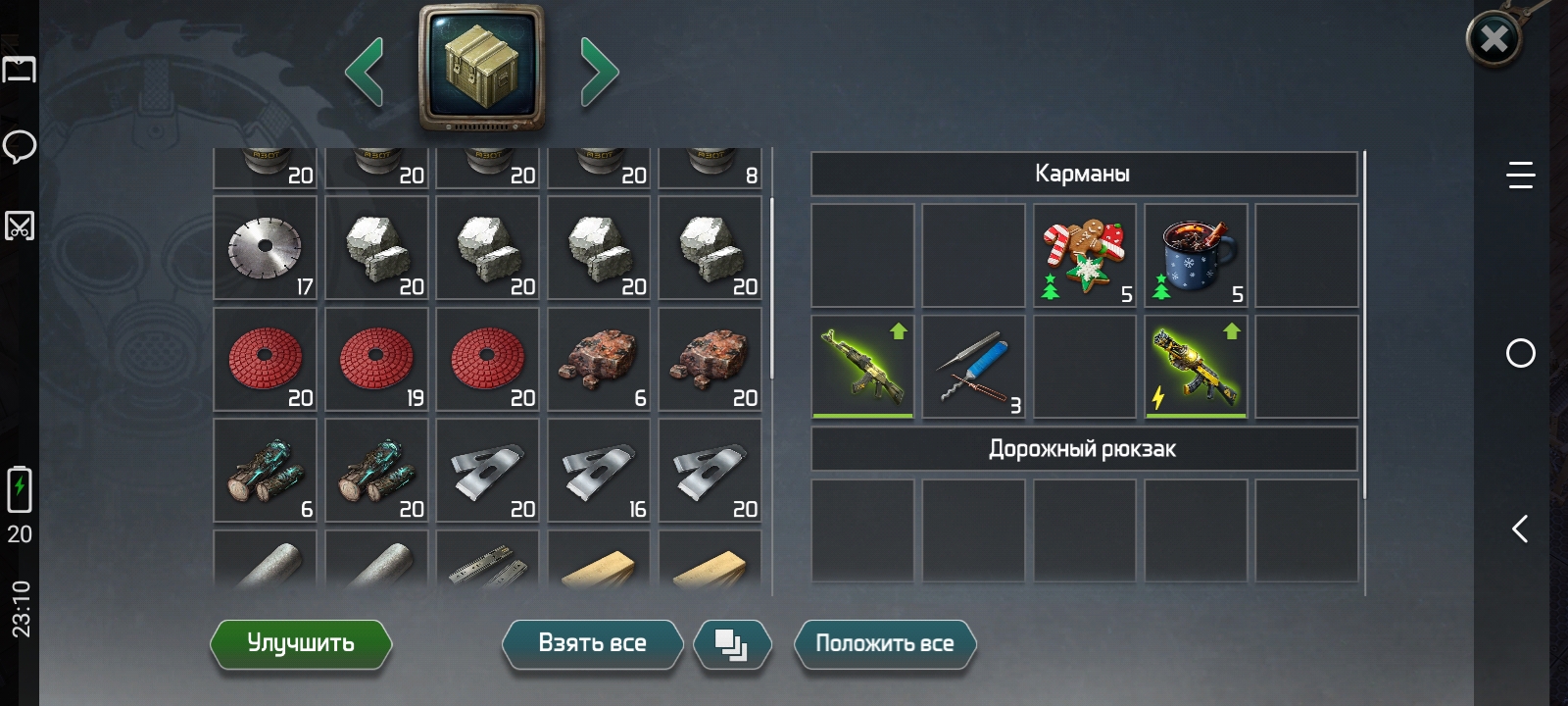1568x706 pixels.
Task: Select the green AK rifle slot
Action: tap(863, 367)
